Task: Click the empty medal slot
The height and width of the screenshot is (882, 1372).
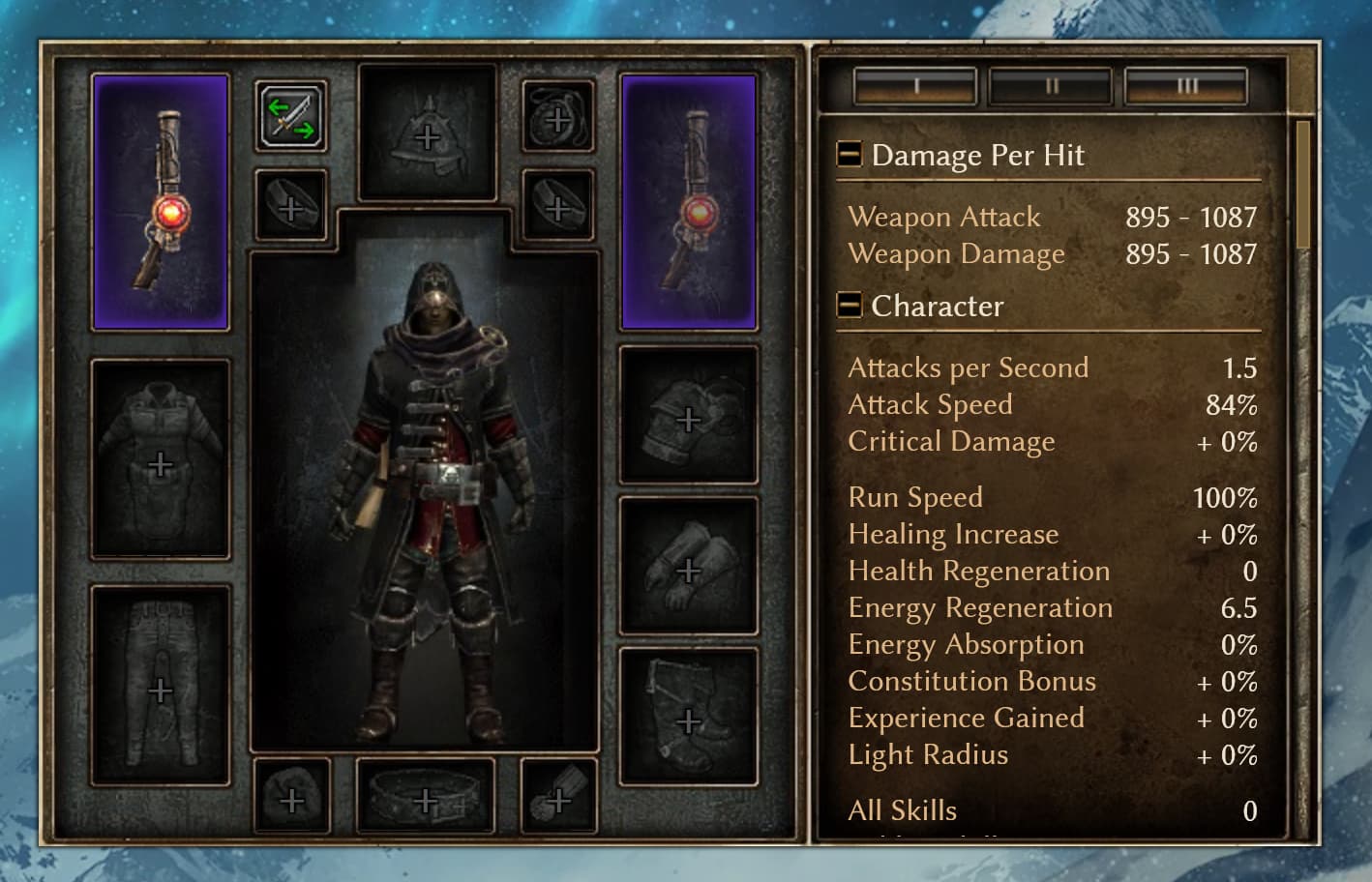Action: (557, 796)
